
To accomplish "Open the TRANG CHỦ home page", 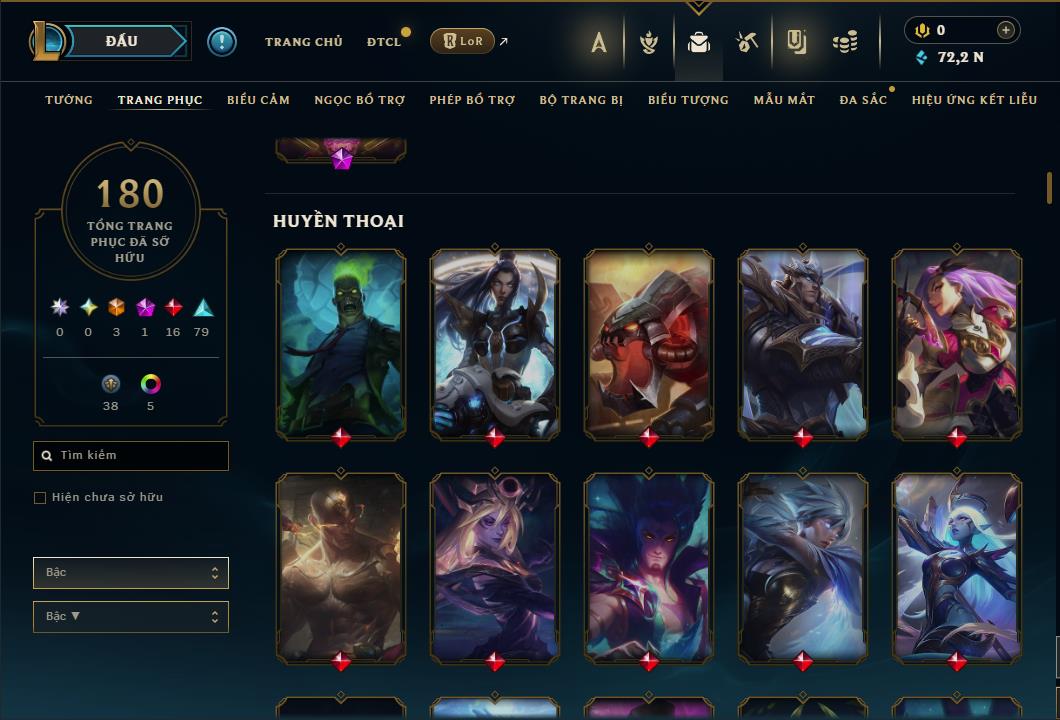I will 303,42.
